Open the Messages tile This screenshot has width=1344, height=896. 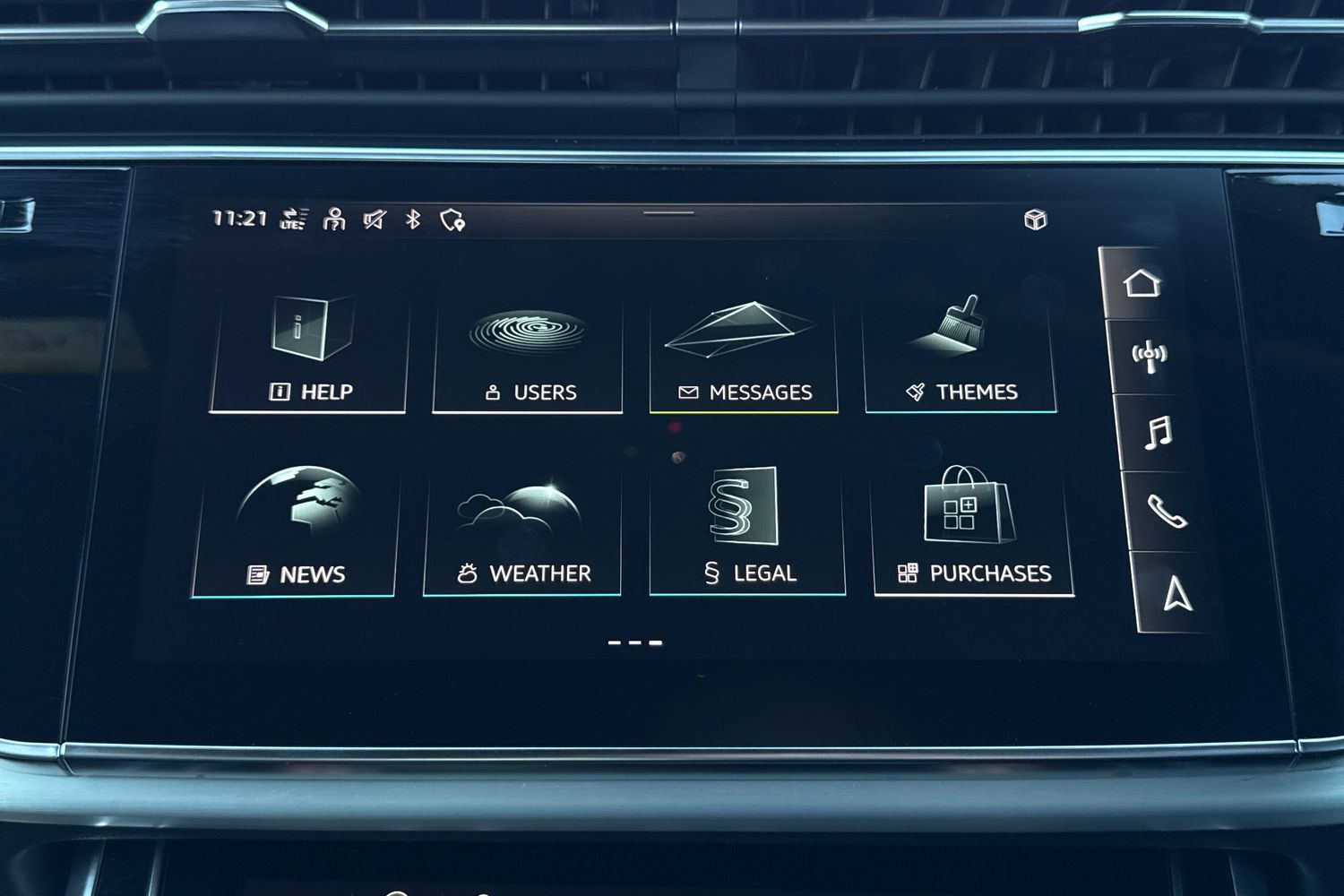744,356
